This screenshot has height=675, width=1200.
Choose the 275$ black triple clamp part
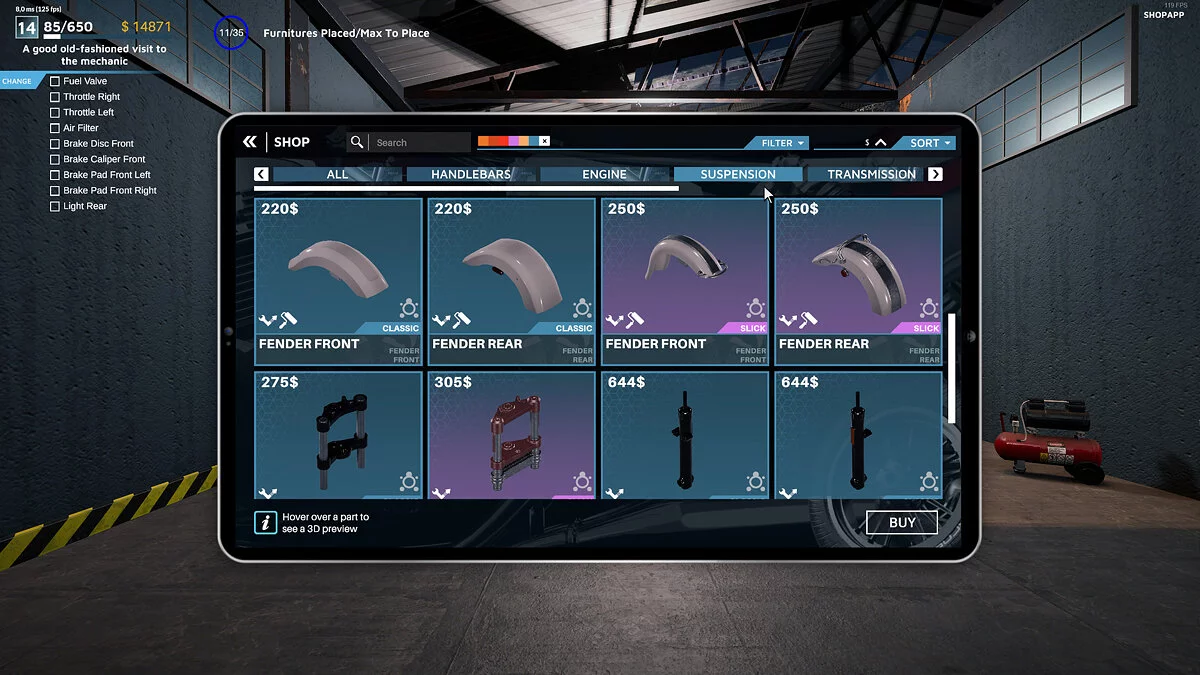point(338,435)
